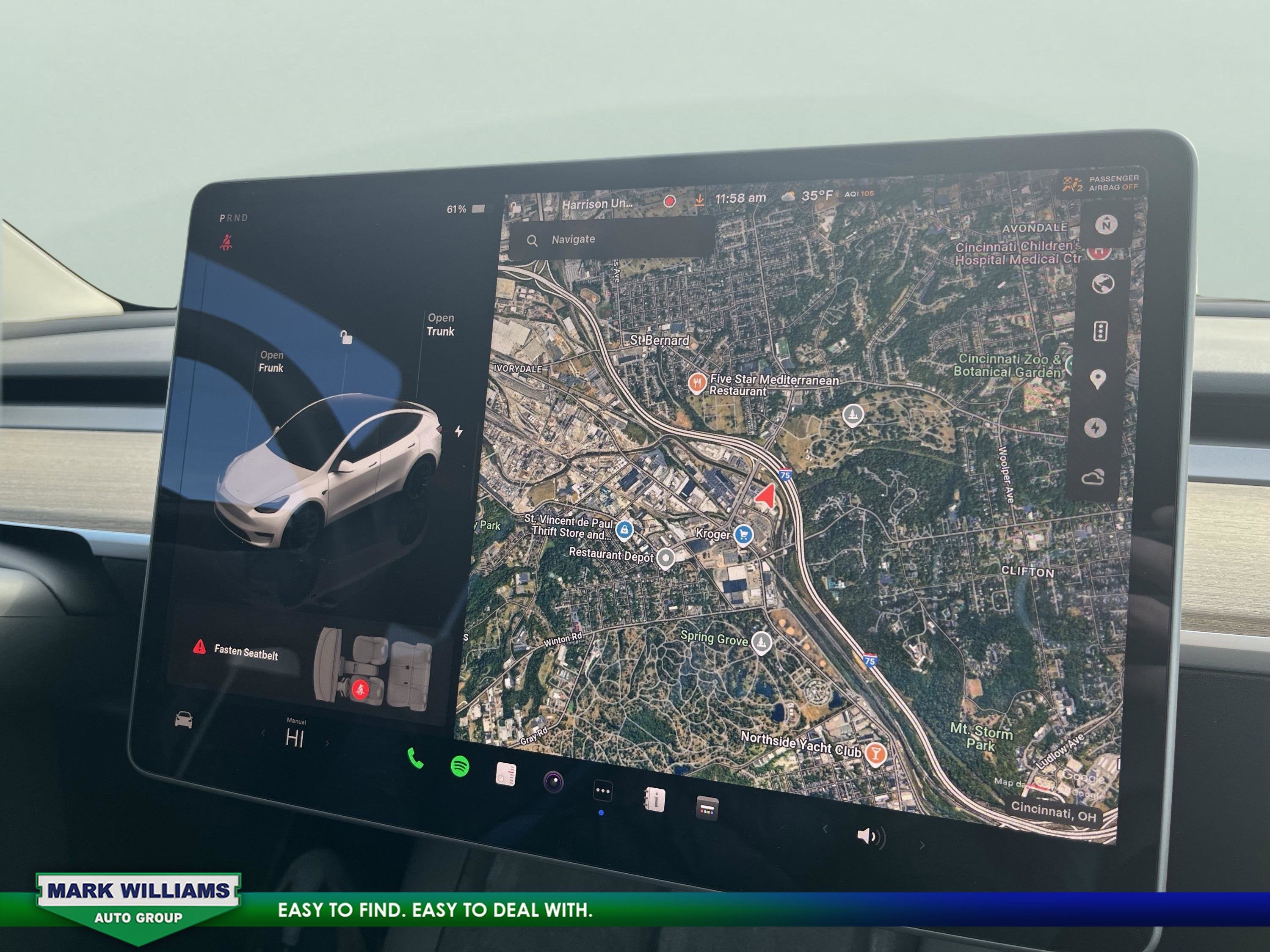Open the Phone app
Viewport: 1270px width, 952px height.
coord(415,759)
